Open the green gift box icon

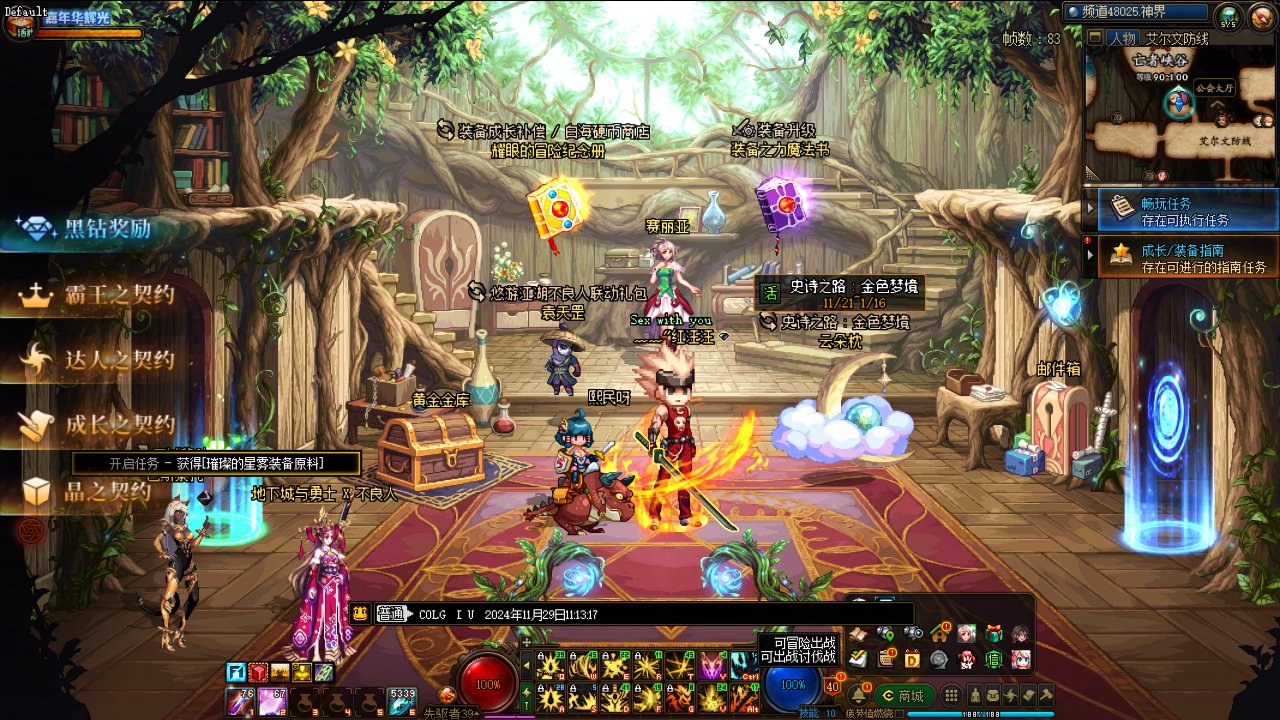pyautogui.click(x=993, y=633)
